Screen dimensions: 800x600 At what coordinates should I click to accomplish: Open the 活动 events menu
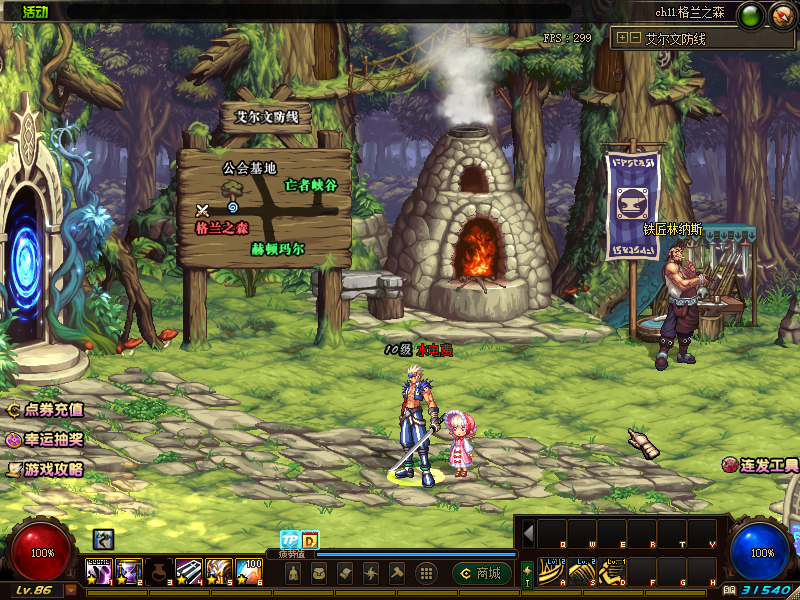[30, 11]
